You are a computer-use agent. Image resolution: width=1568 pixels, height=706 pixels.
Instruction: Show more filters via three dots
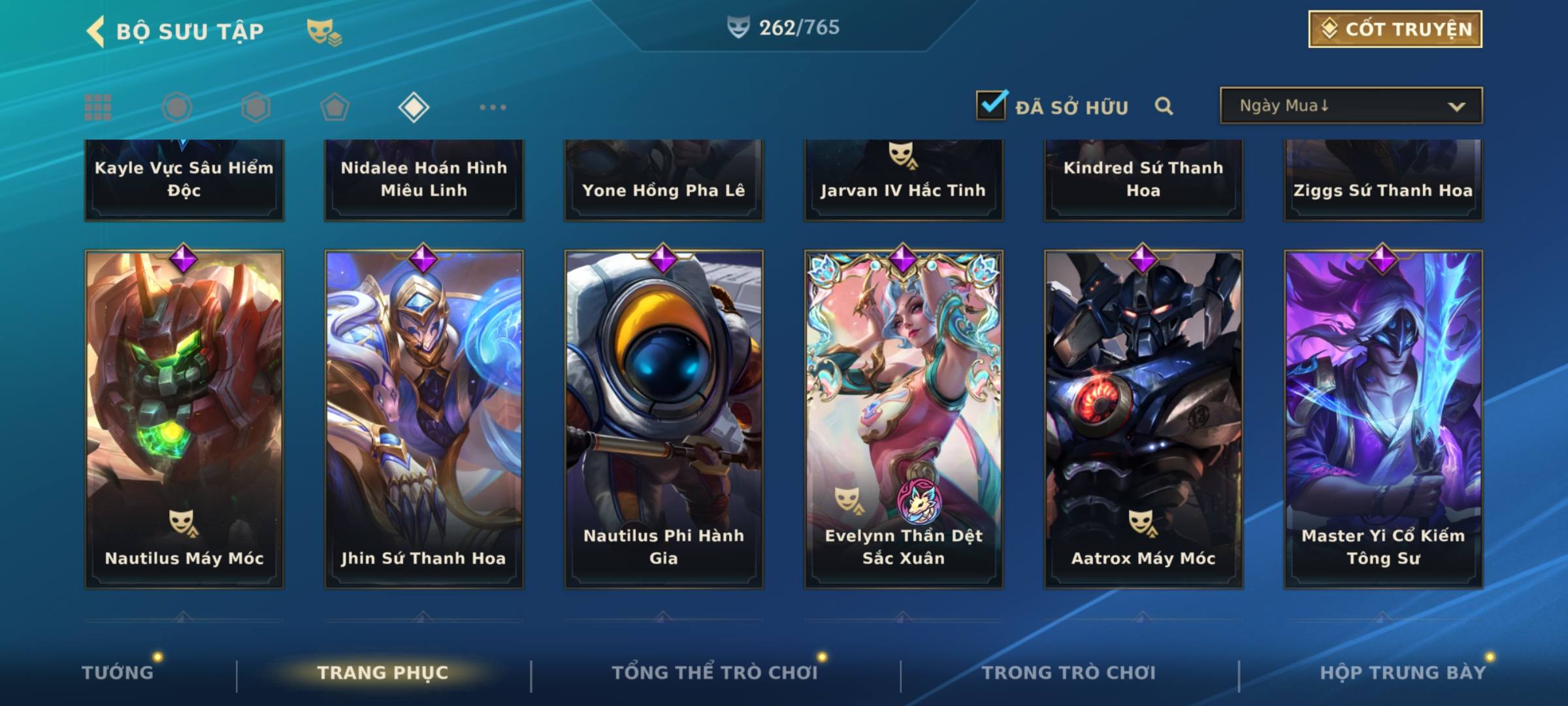[x=493, y=107]
